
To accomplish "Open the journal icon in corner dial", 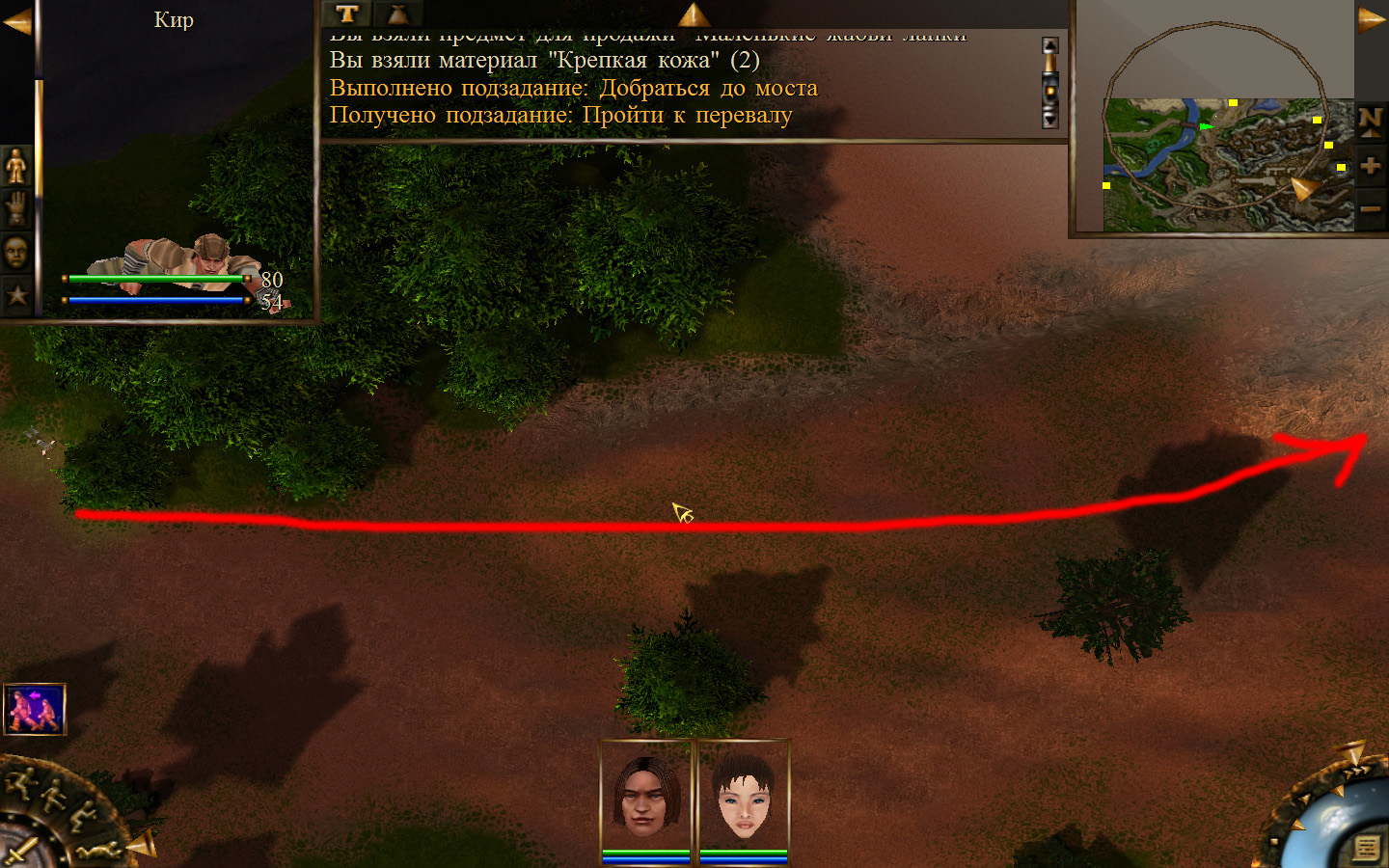I will pos(1366,848).
